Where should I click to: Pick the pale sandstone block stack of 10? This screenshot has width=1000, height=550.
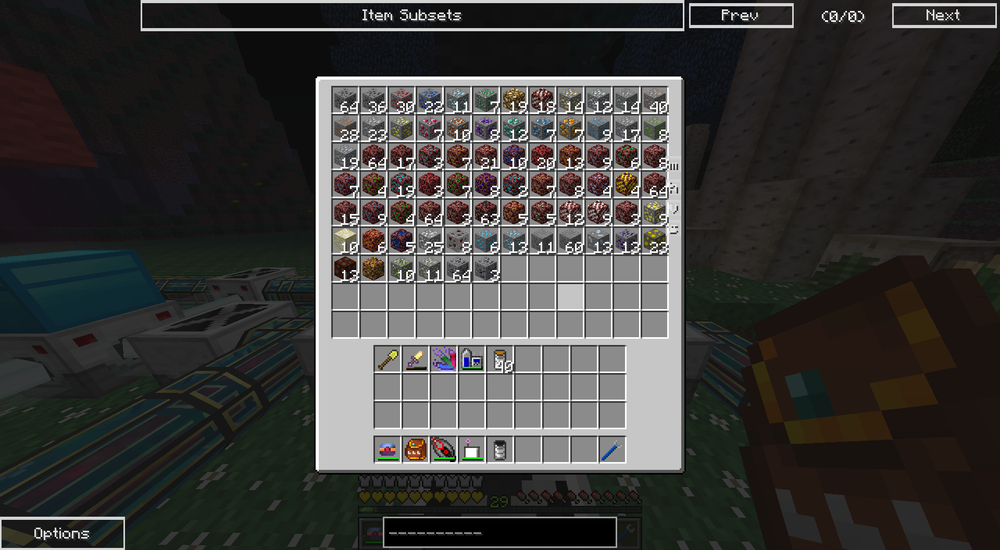tap(346, 241)
